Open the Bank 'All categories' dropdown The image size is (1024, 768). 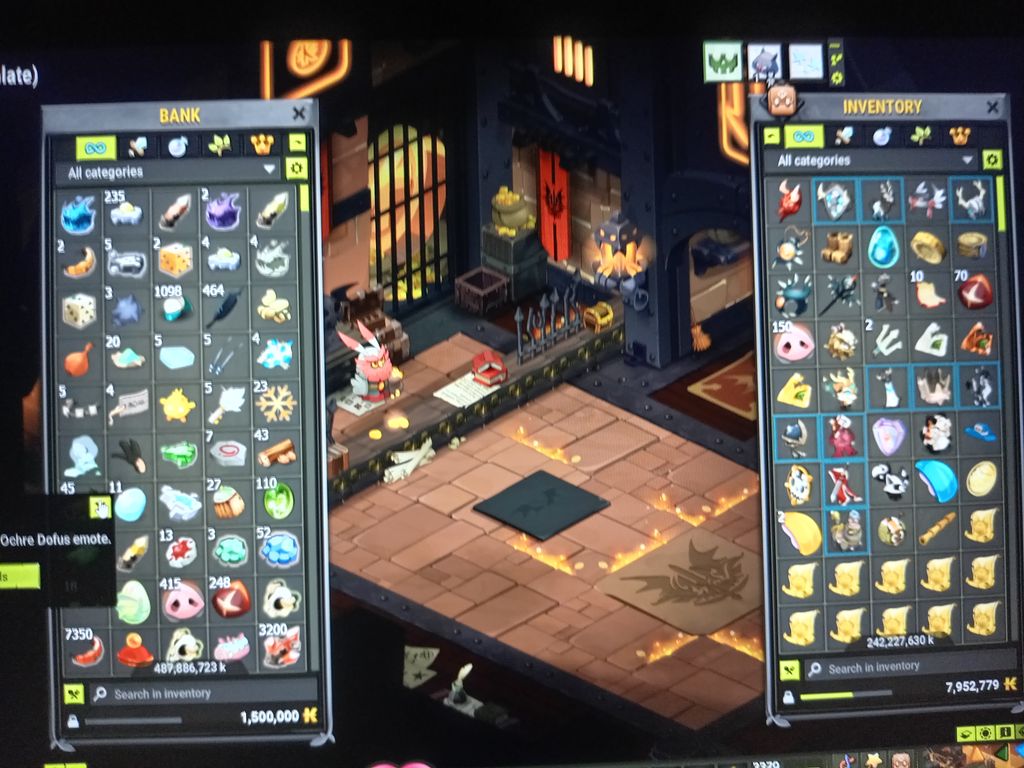pos(168,172)
